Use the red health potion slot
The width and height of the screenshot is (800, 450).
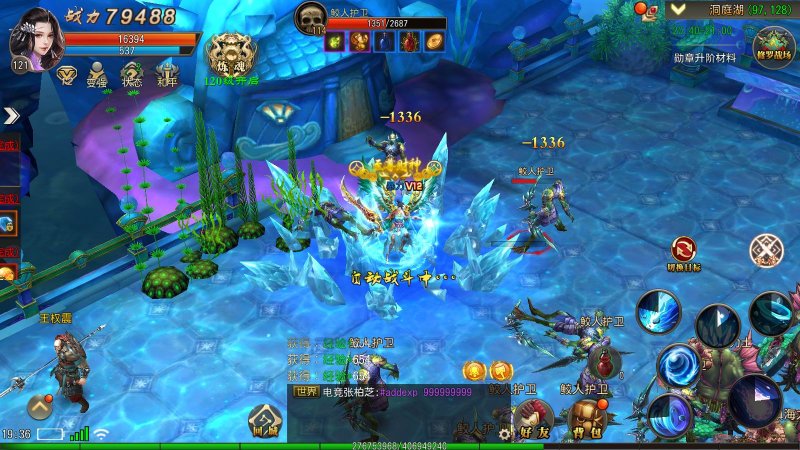[x=601, y=362]
